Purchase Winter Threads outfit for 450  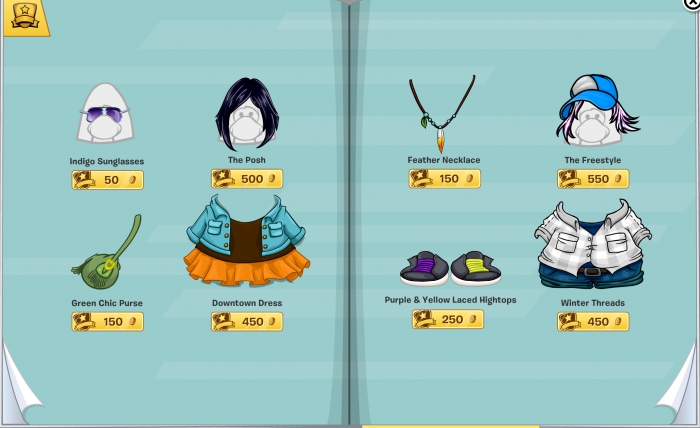click(593, 322)
